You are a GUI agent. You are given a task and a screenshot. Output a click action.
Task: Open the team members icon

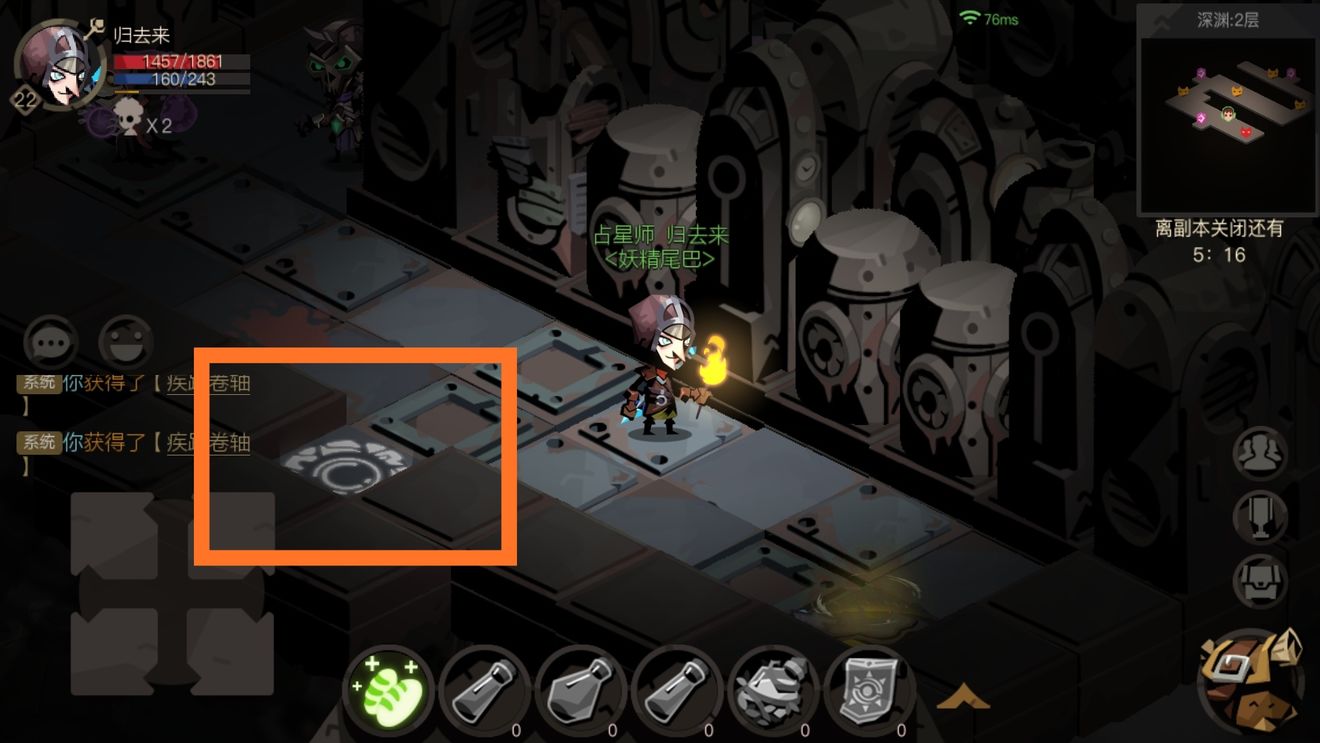click(x=1260, y=455)
